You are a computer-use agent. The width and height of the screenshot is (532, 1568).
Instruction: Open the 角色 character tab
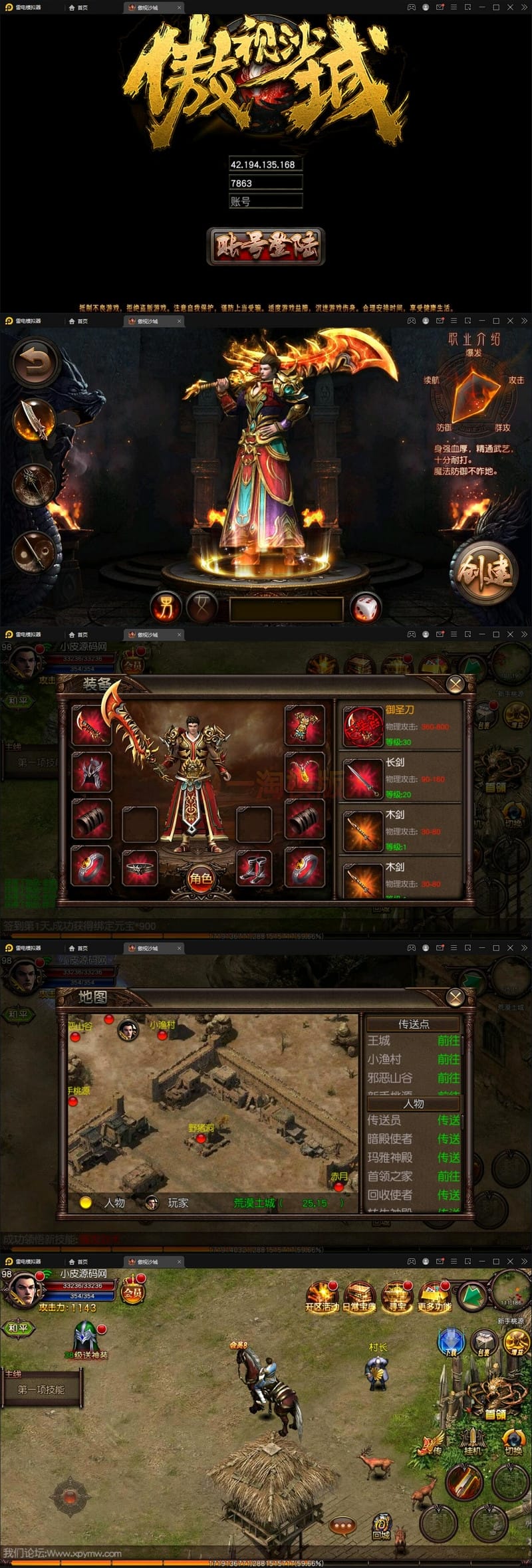tap(201, 879)
